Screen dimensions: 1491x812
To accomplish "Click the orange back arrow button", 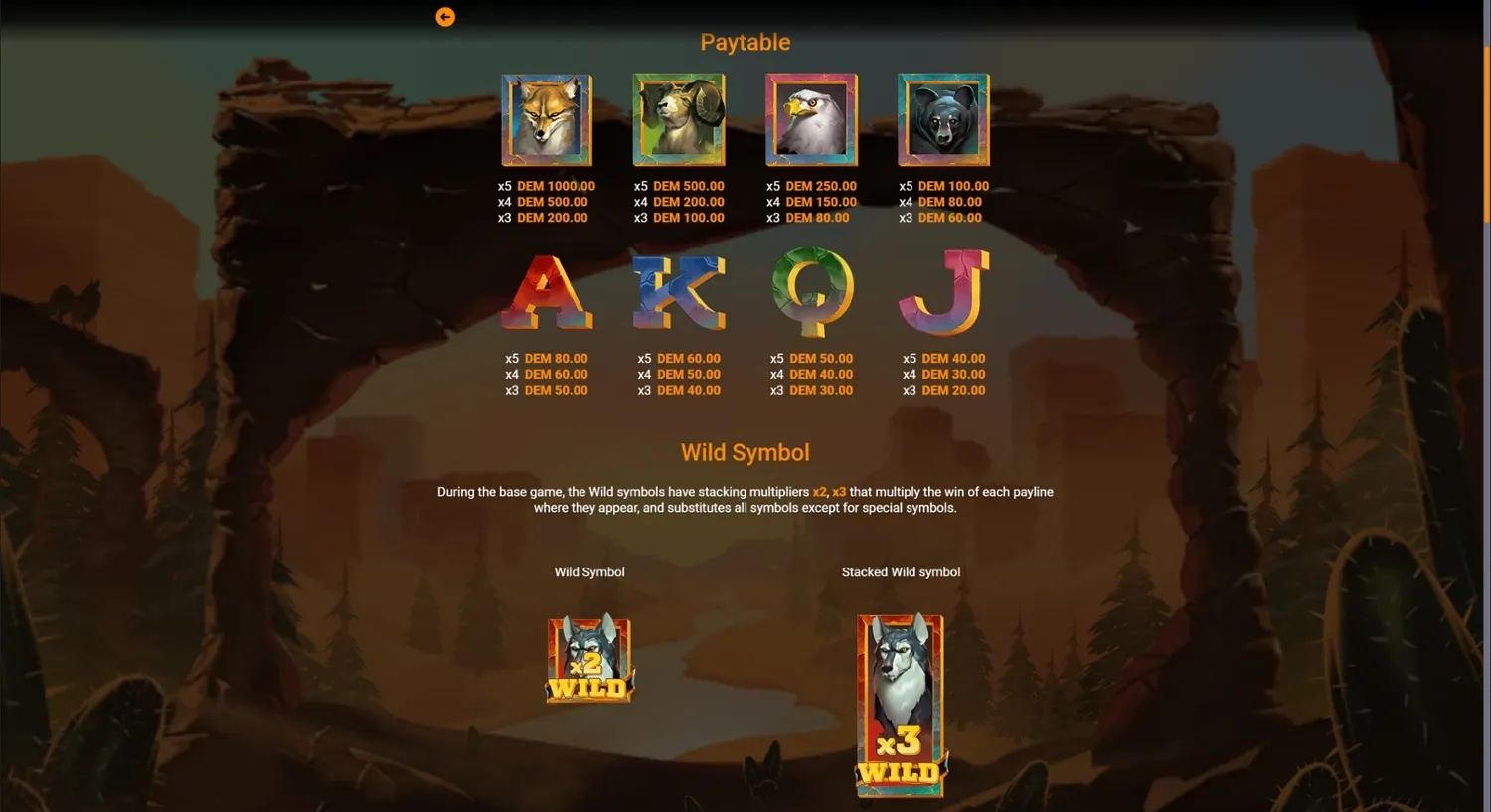I will coord(444,17).
